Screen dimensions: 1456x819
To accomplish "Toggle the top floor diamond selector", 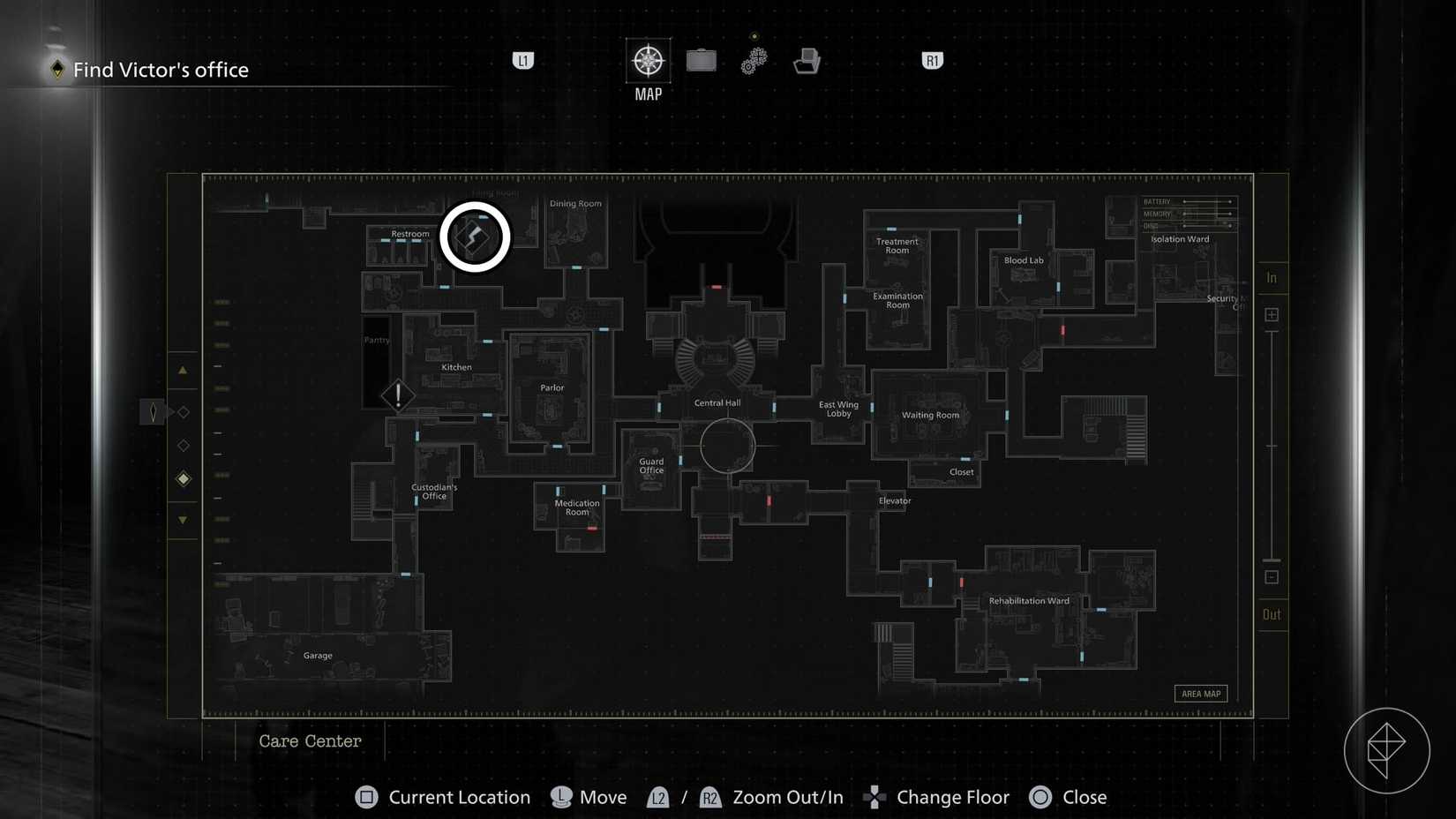I will point(183,411).
